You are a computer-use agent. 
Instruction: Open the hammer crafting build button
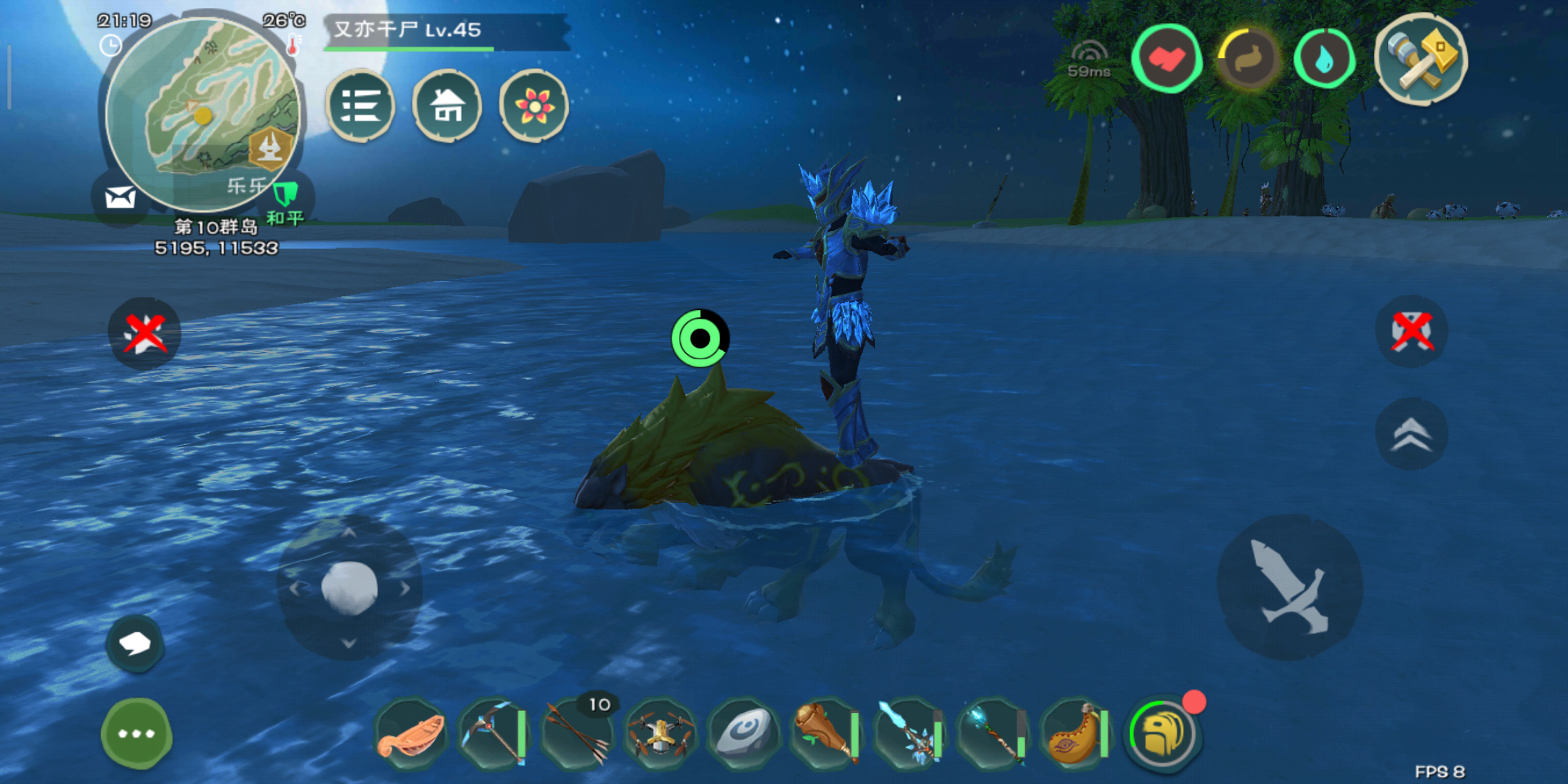point(1421,60)
